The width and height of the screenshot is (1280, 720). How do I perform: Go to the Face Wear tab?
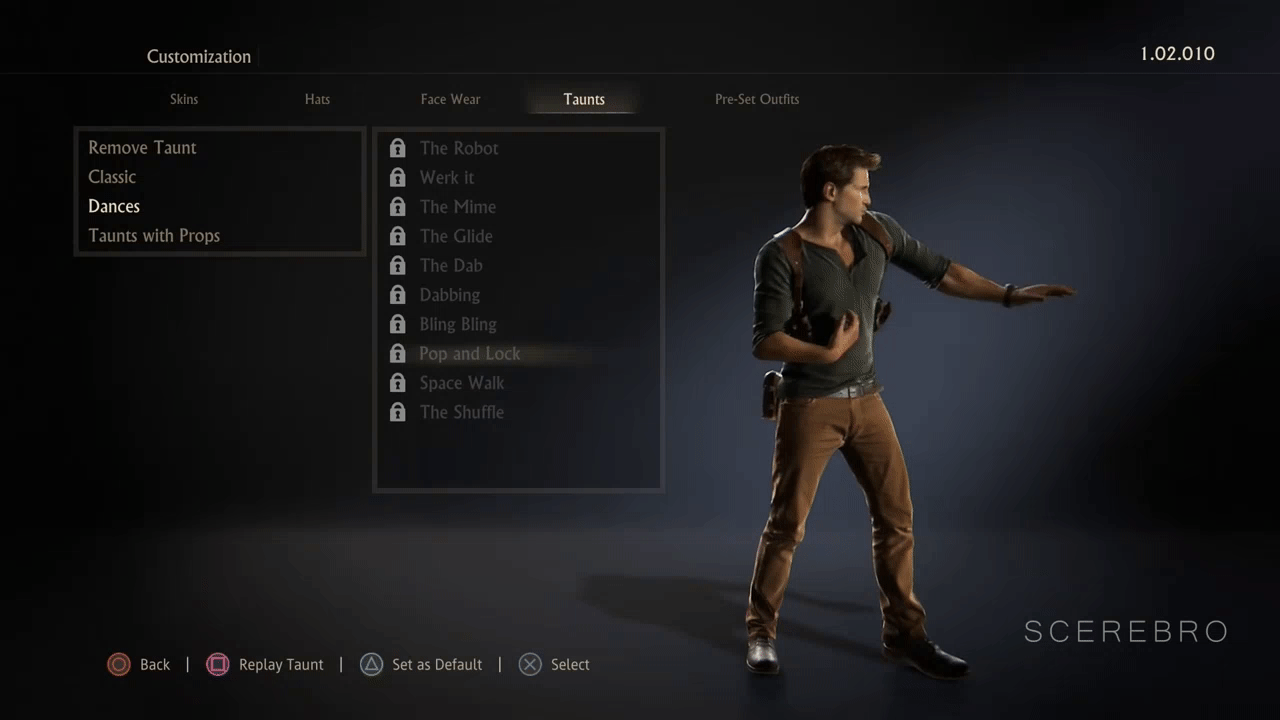[450, 99]
